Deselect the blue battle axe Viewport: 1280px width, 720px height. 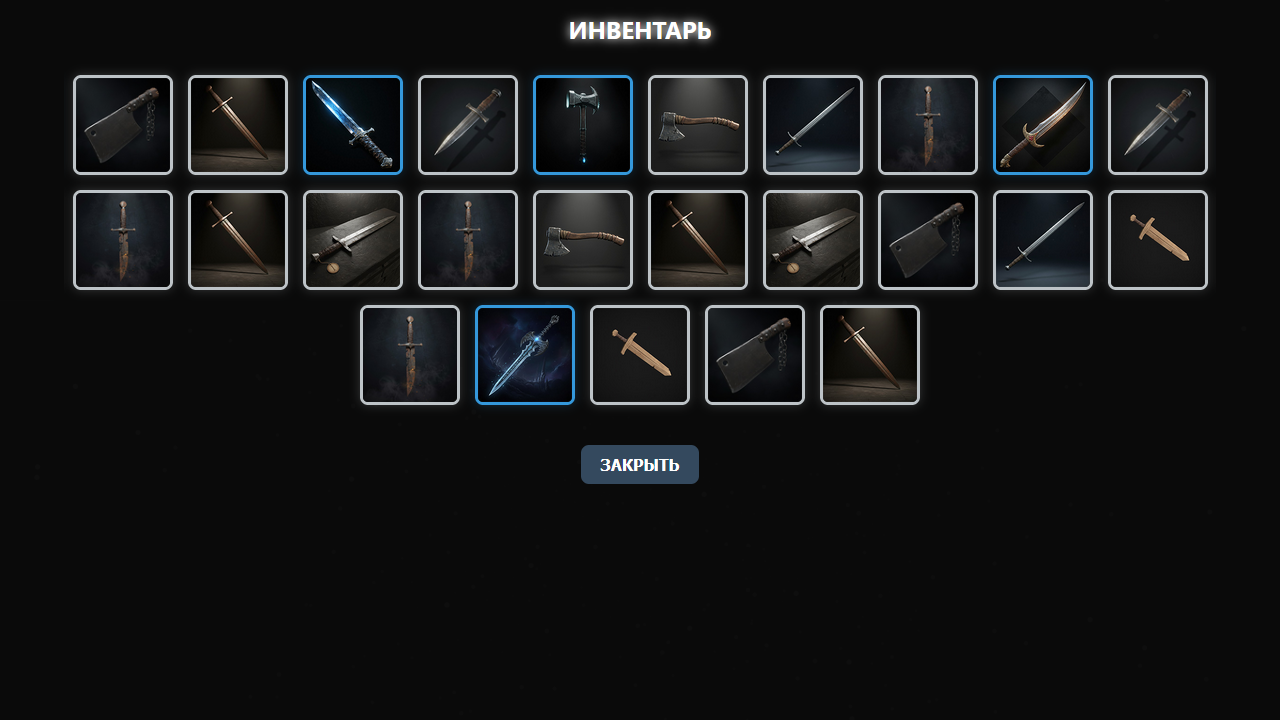click(582, 124)
